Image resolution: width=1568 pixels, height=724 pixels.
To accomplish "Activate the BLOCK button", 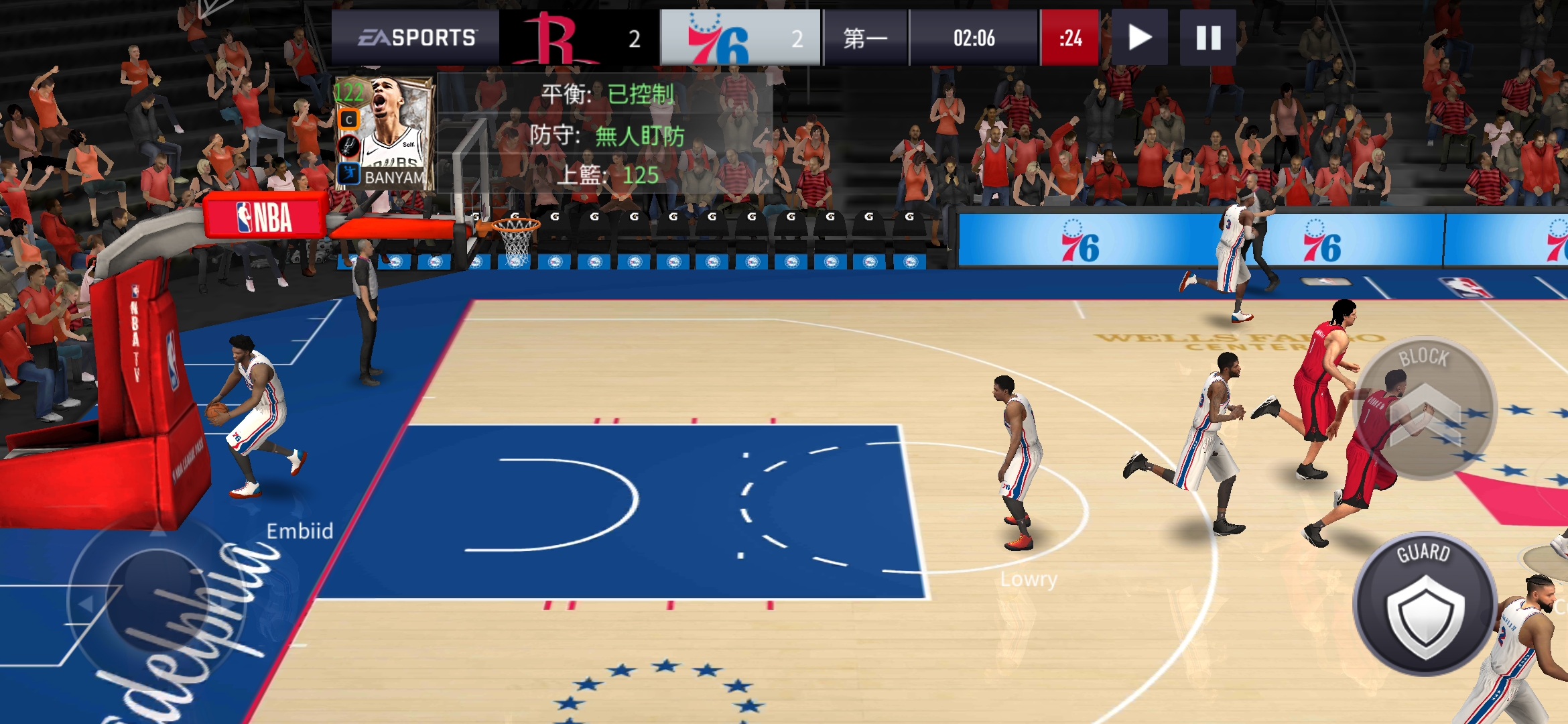I will pos(1425,408).
